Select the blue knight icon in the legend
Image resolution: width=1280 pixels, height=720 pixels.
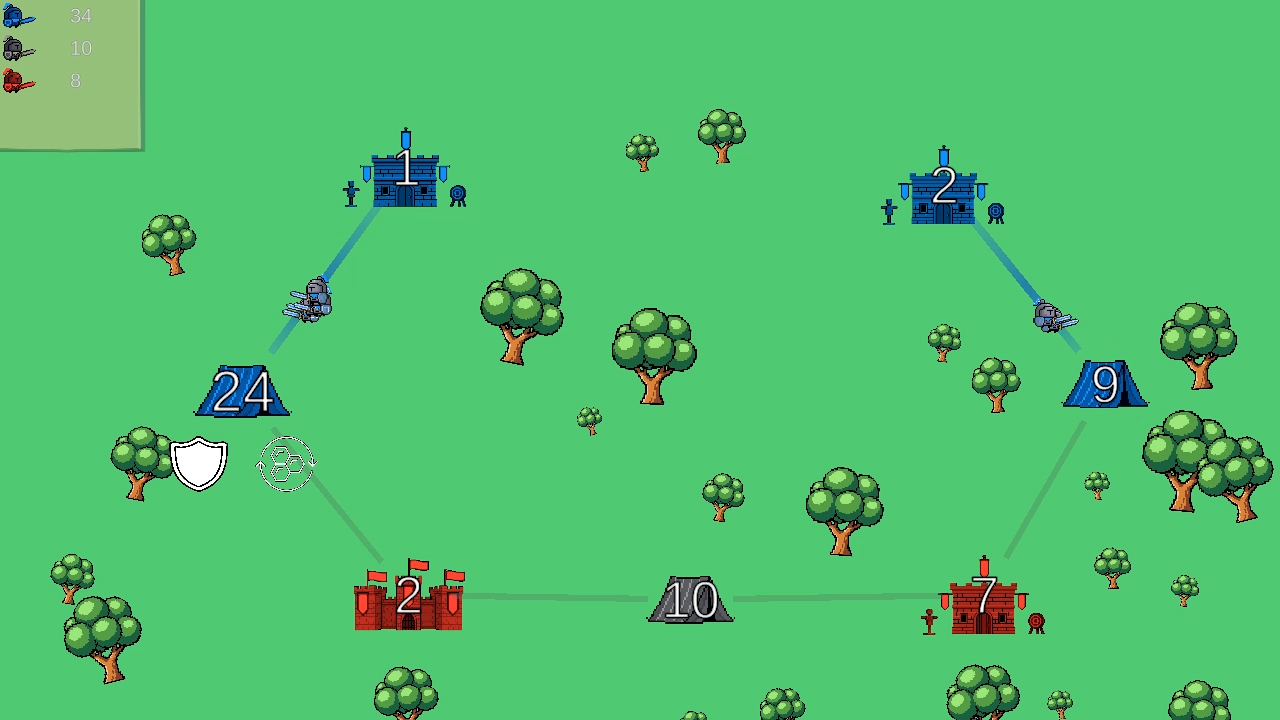(18, 16)
